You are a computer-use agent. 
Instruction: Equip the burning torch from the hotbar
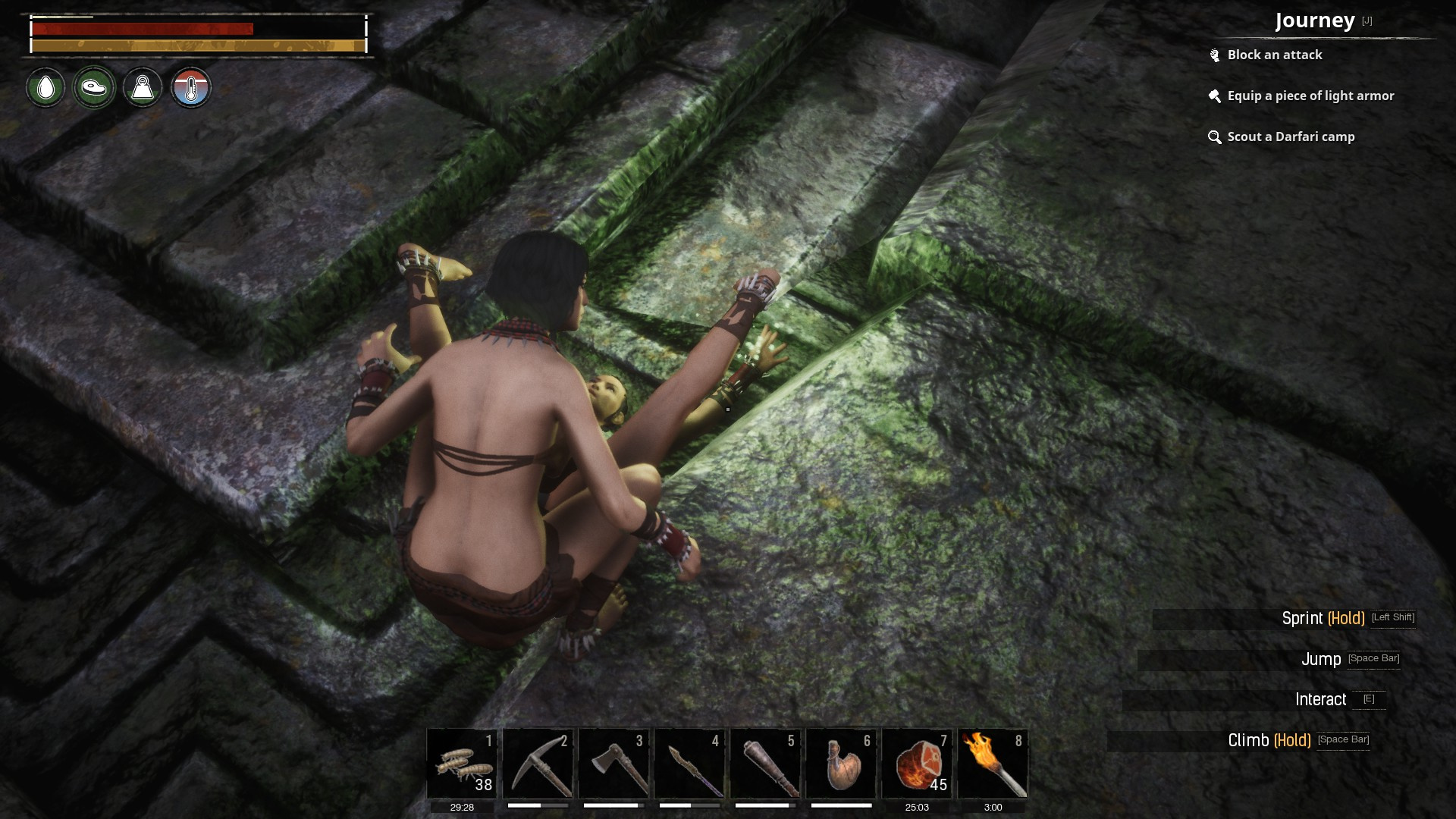click(993, 764)
